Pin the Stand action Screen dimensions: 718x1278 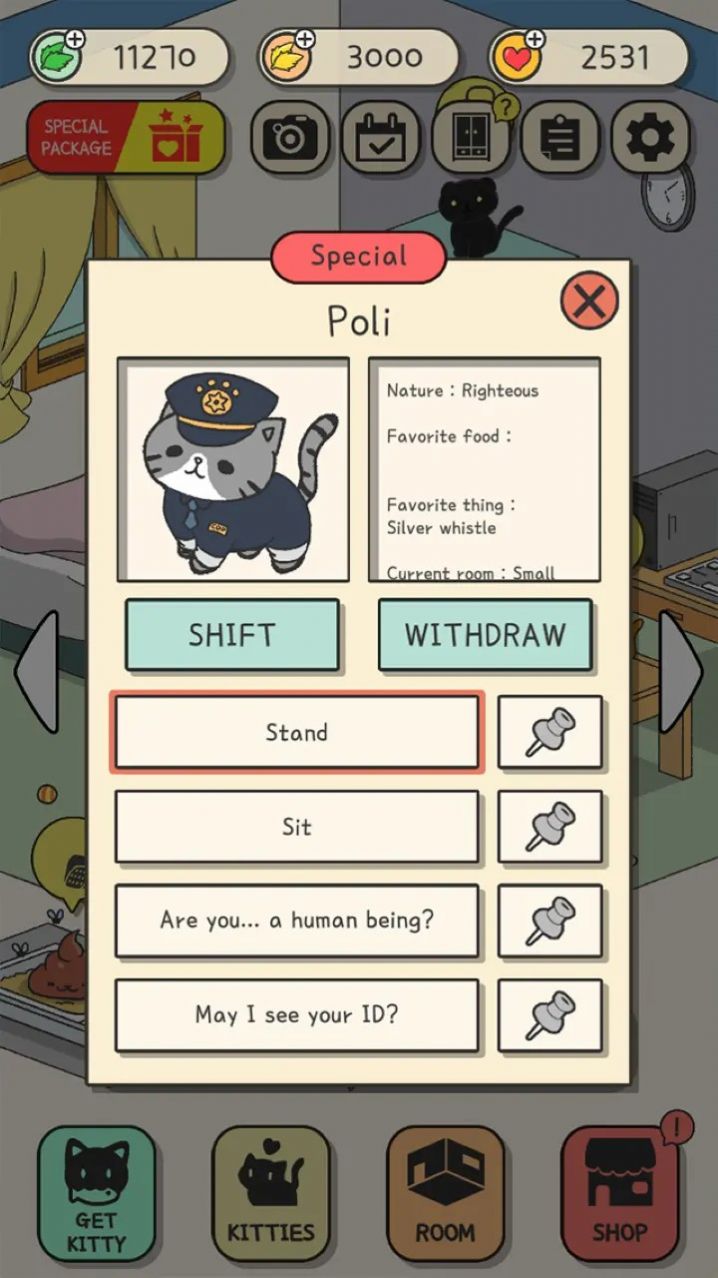click(550, 732)
